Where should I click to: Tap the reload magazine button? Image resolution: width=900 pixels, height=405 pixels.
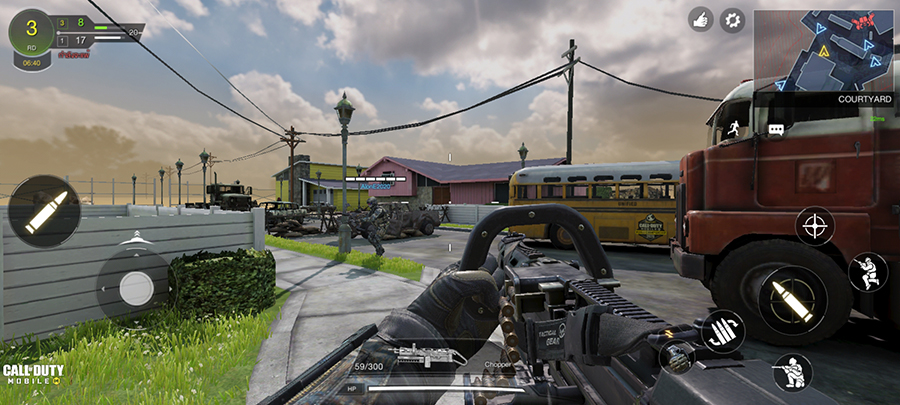coord(722,331)
